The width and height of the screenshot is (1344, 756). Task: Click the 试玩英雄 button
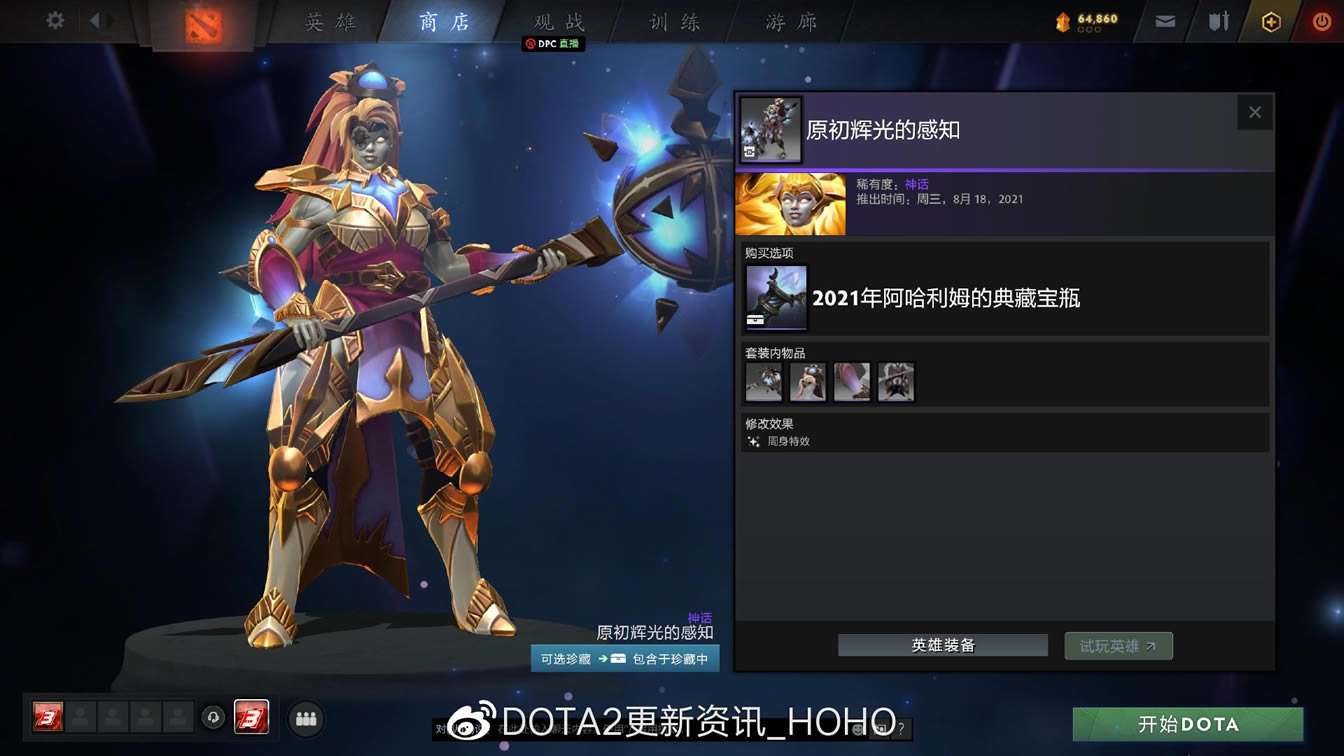click(x=1118, y=645)
